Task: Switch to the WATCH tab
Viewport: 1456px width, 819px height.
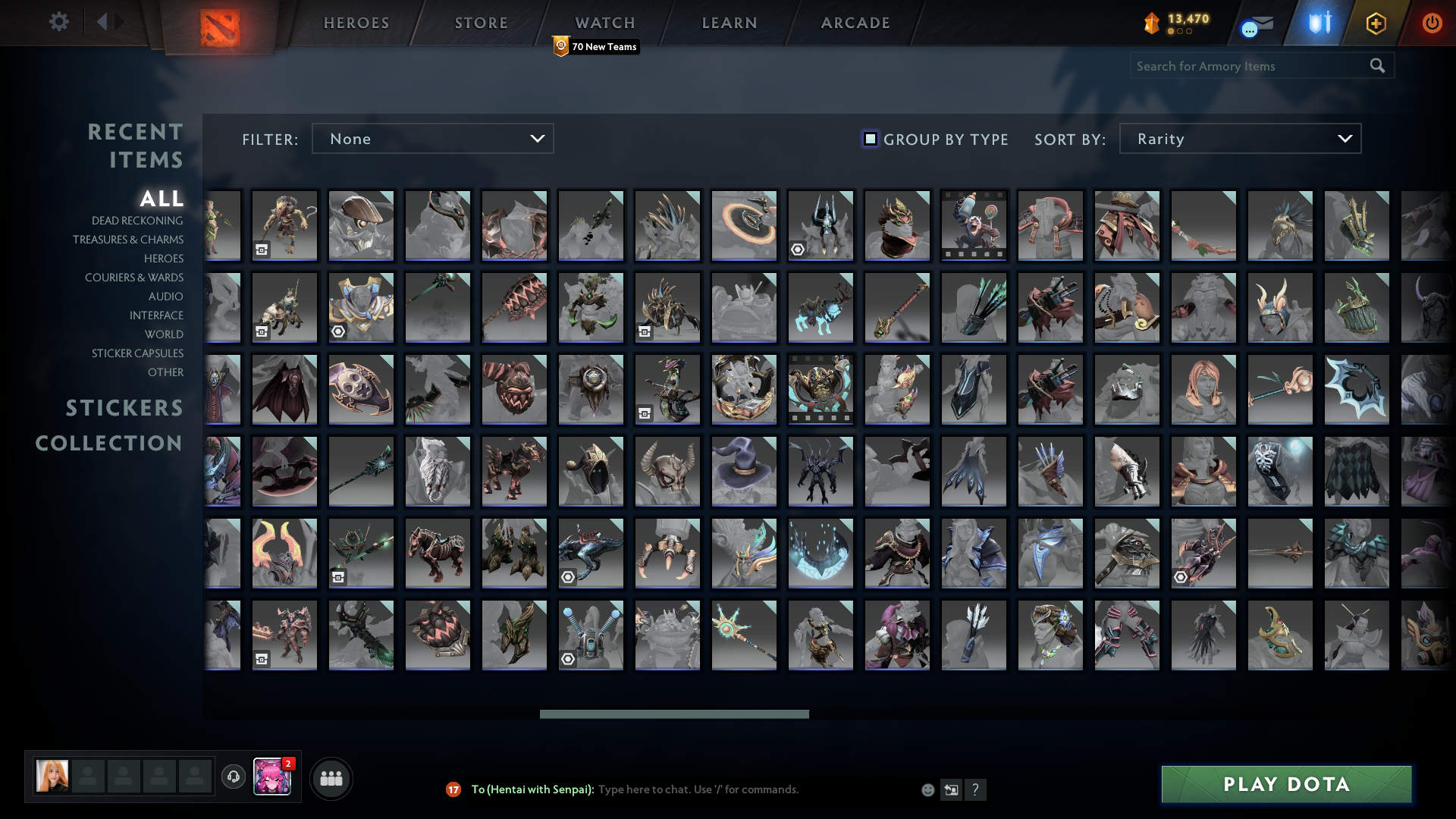Action: pyautogui.click(x=604, y=23)
